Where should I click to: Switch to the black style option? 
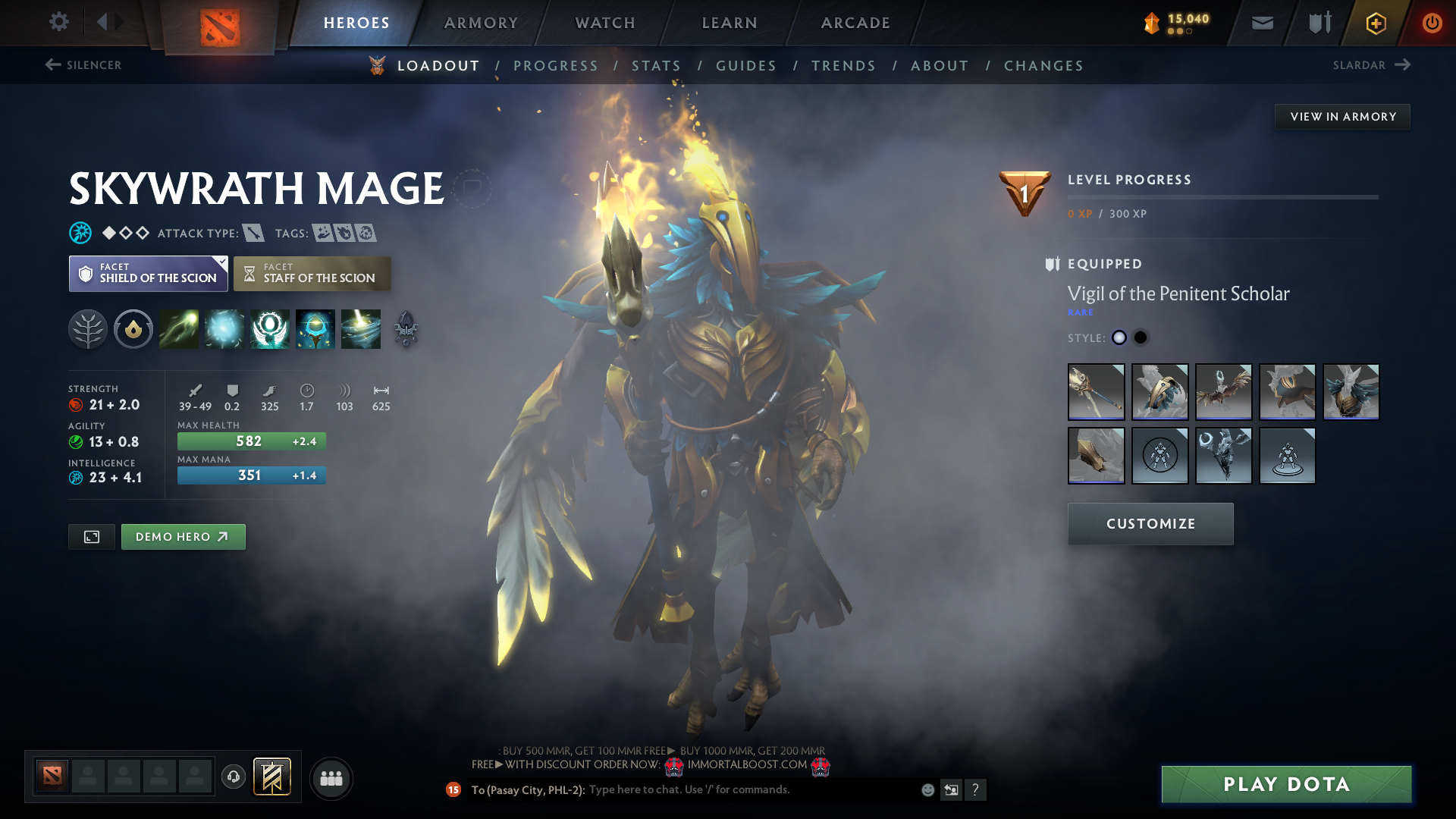click(x=1140, y=338)
